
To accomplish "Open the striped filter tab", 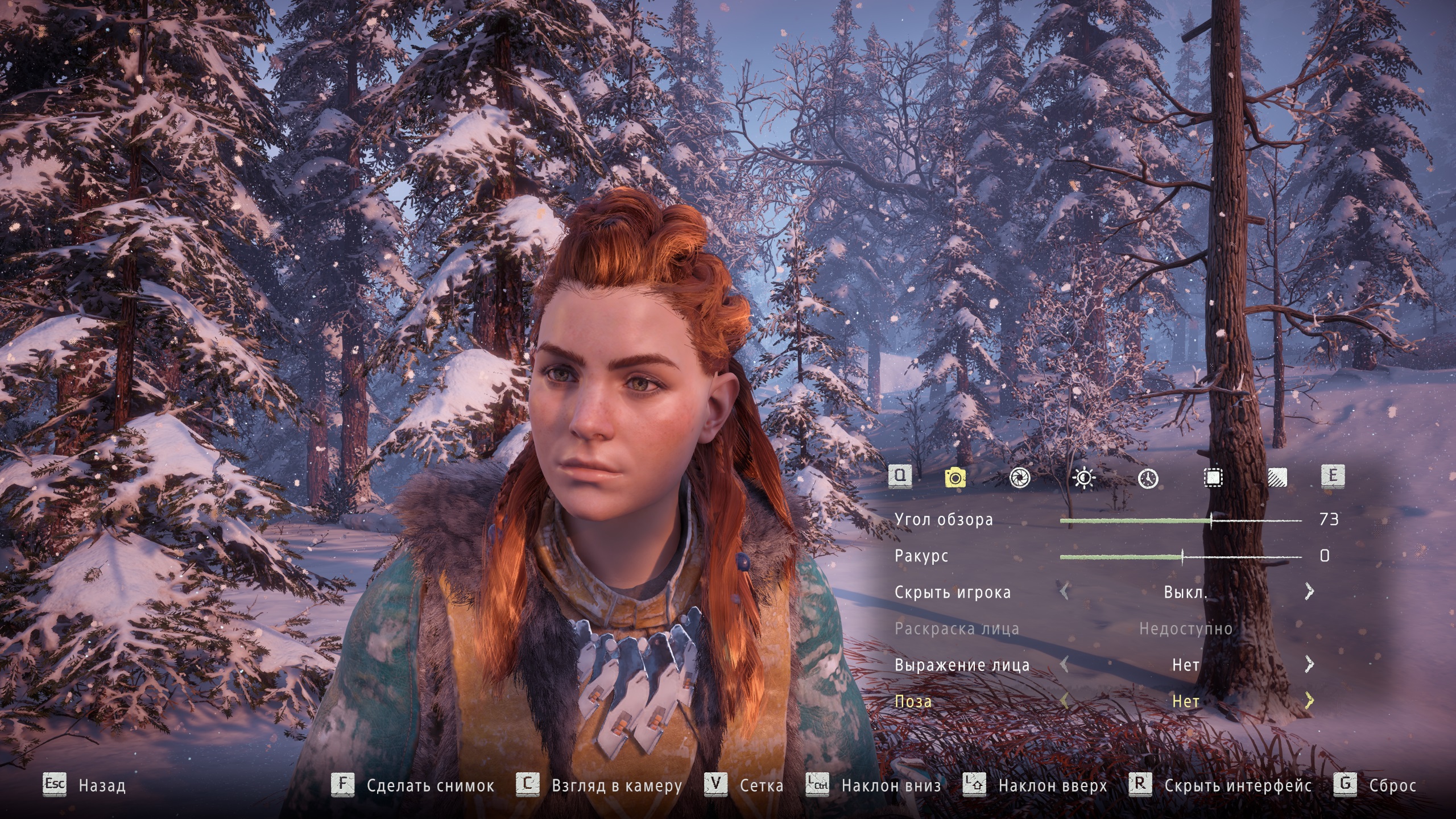I will click(1277, 478).
